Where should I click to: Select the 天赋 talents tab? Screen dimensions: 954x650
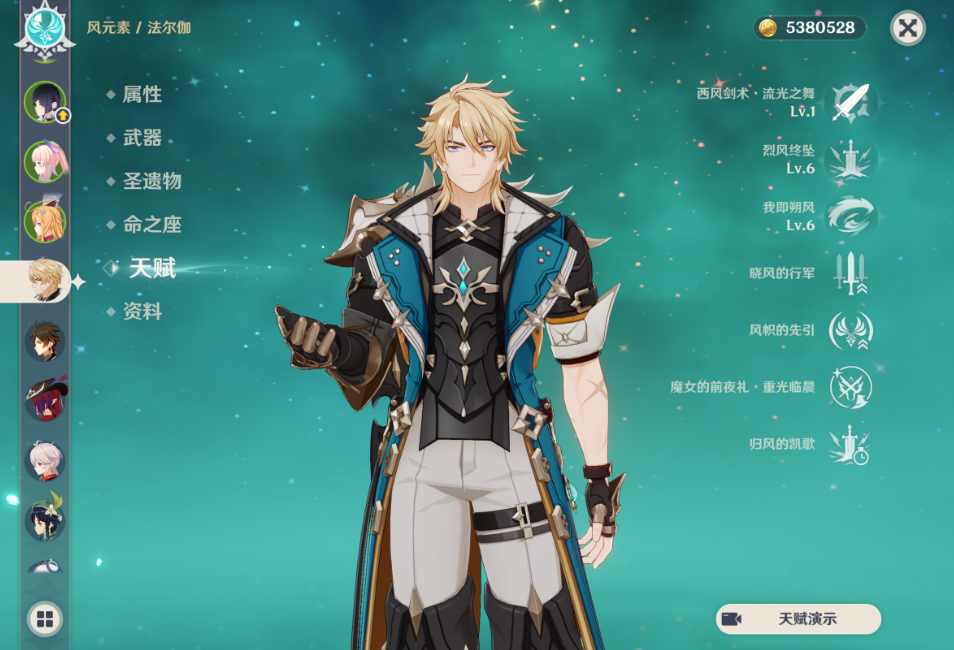[x=151, y=268]
